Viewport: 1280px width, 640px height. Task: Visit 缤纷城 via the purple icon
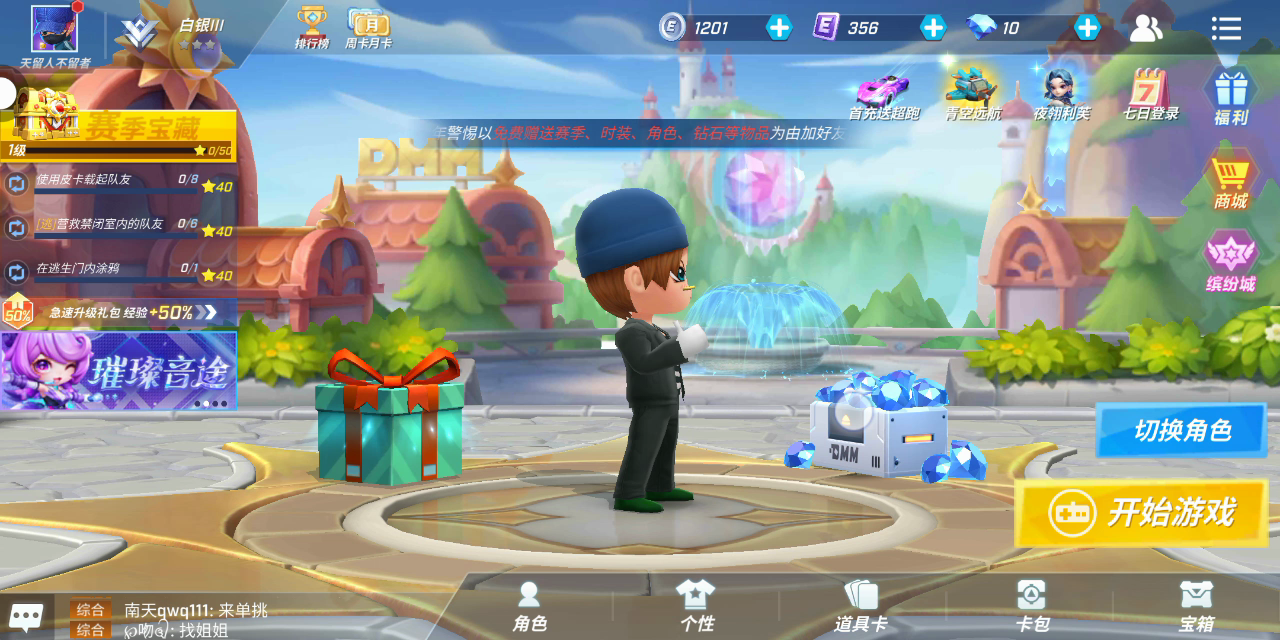point(1231,262)
